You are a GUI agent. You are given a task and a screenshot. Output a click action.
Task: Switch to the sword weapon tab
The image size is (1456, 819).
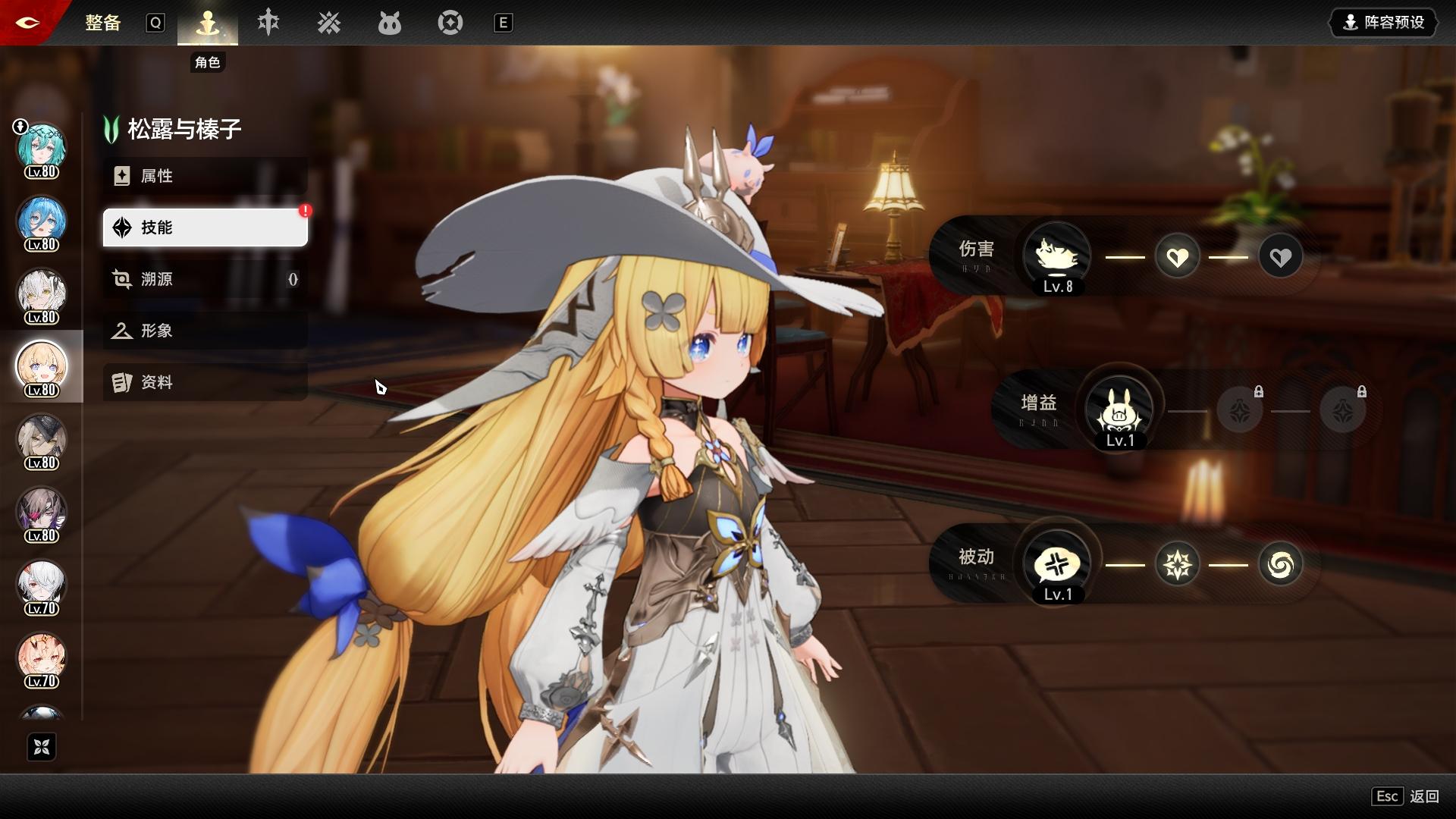268,24
